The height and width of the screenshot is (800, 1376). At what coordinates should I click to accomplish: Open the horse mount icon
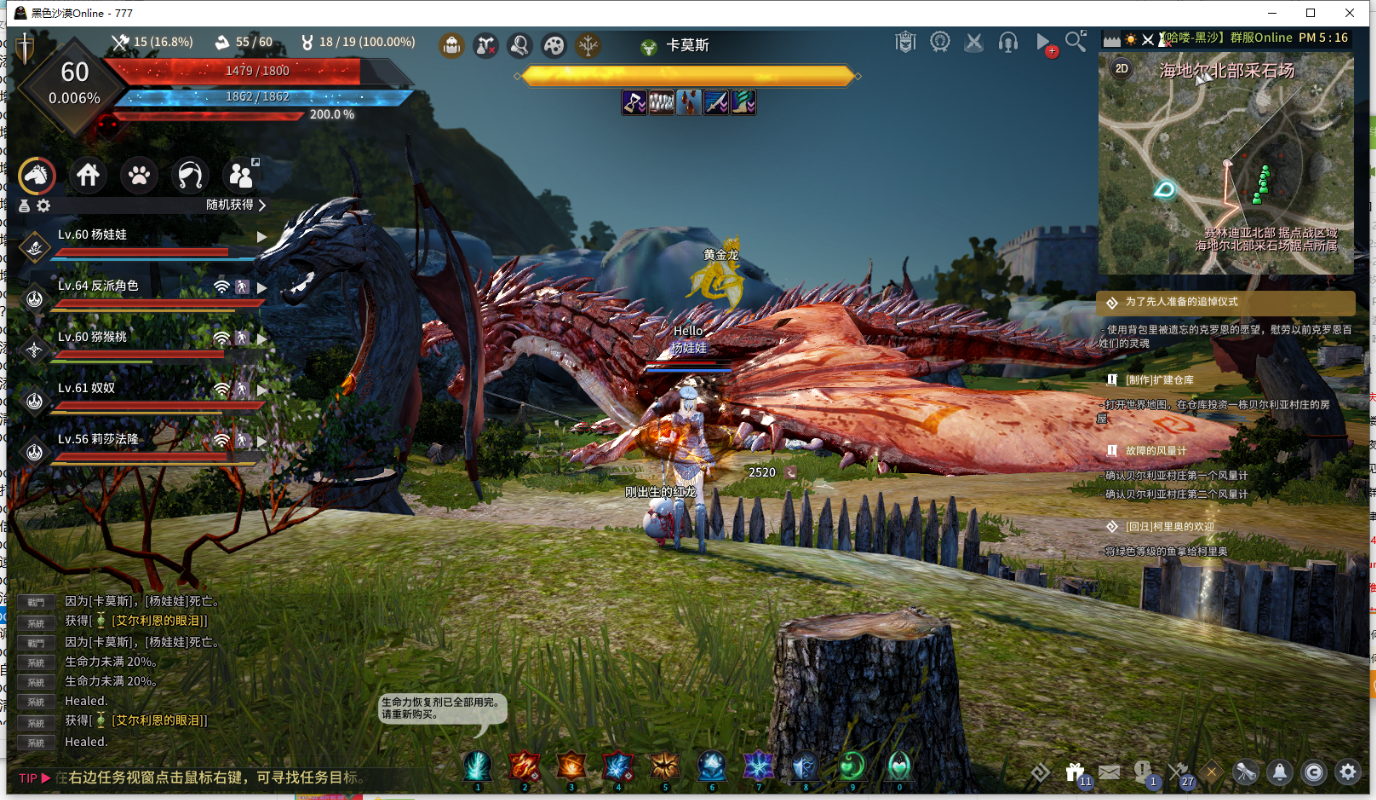point(37,176)
